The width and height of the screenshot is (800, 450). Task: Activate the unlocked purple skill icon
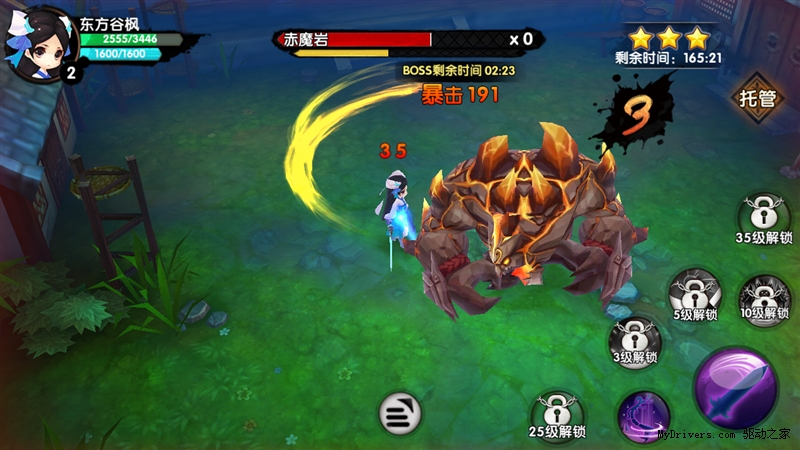coord(642,413)
